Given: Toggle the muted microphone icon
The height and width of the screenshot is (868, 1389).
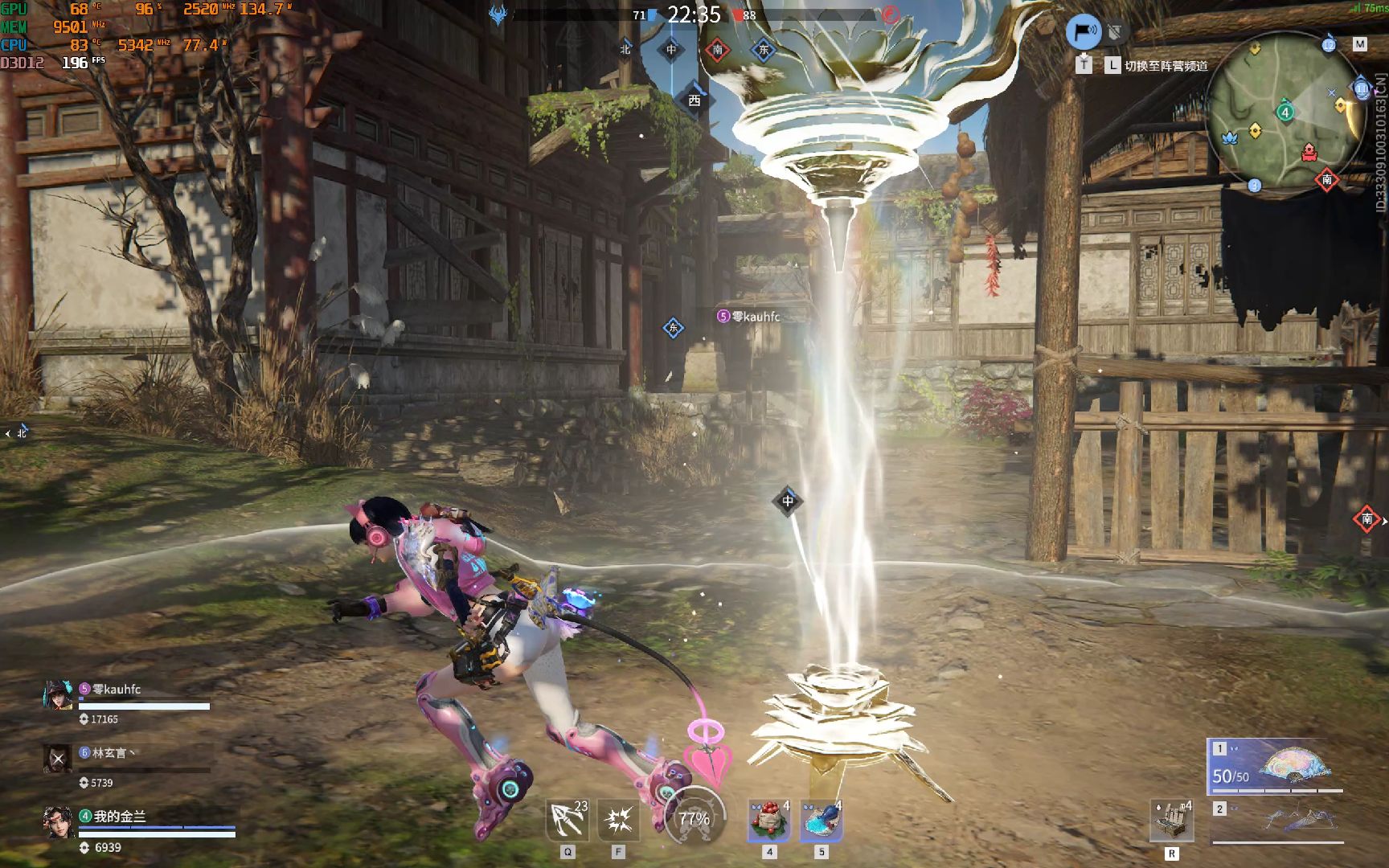Looking at the screenshot, I should pos(1115,33).
